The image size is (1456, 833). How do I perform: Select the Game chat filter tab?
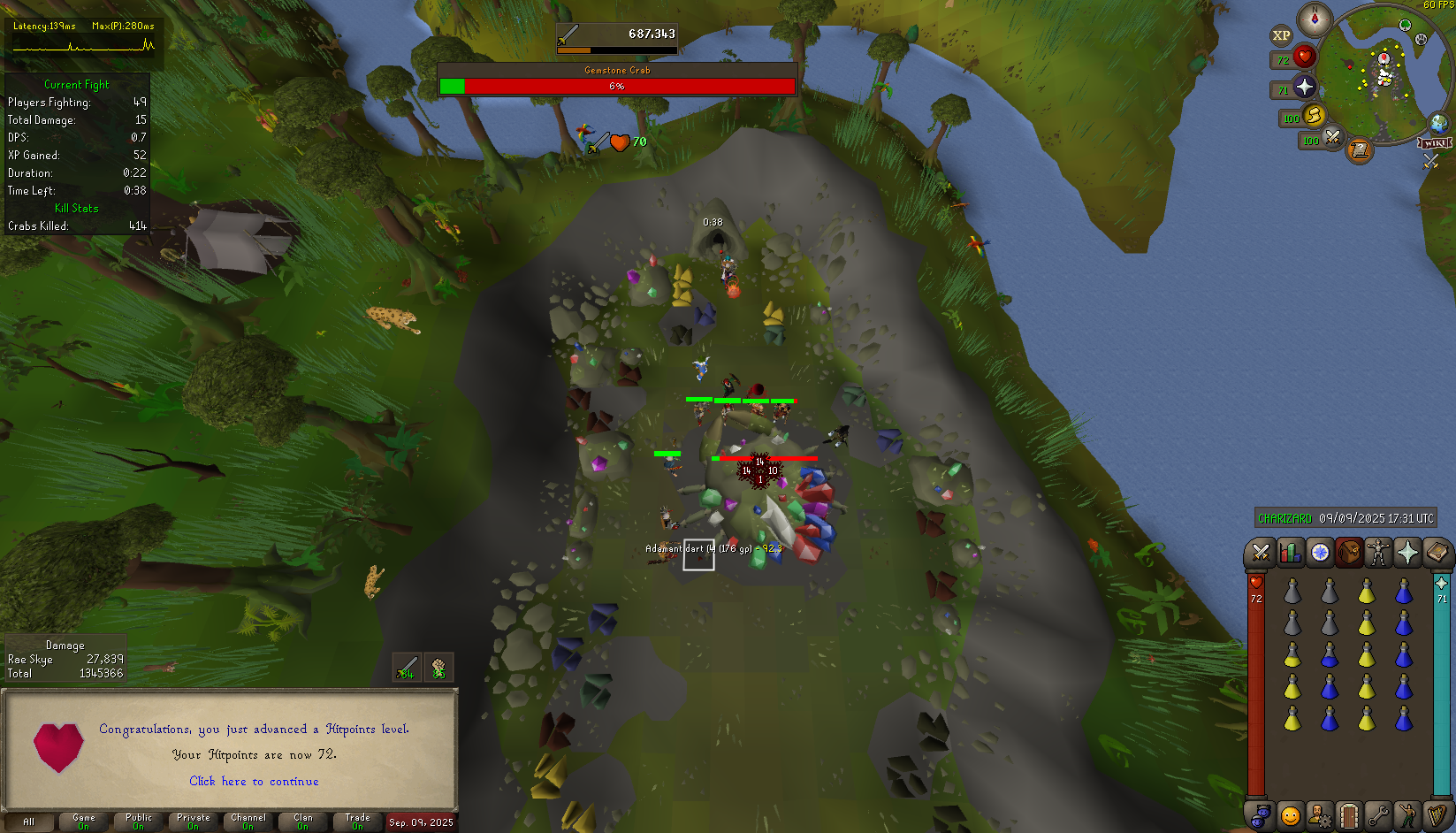[83, 822]
